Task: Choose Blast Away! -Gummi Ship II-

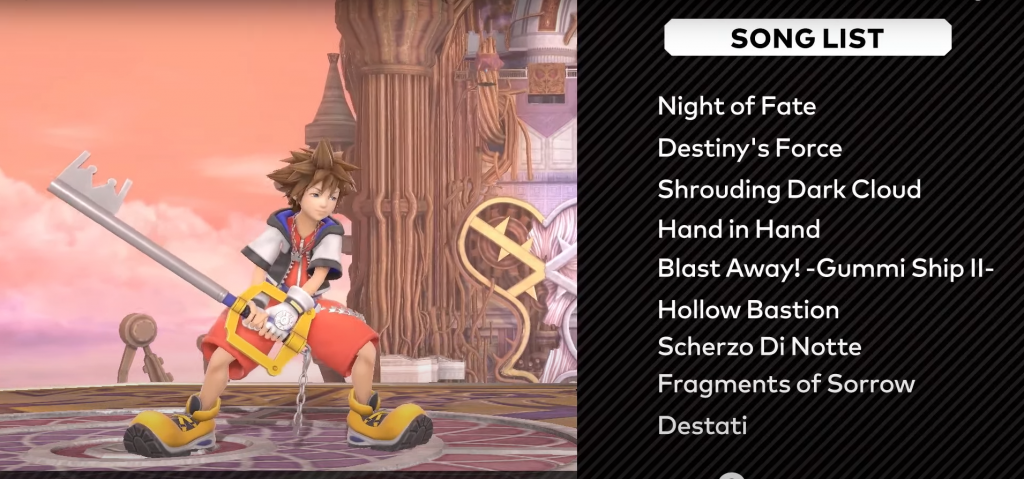Action: 825,269
